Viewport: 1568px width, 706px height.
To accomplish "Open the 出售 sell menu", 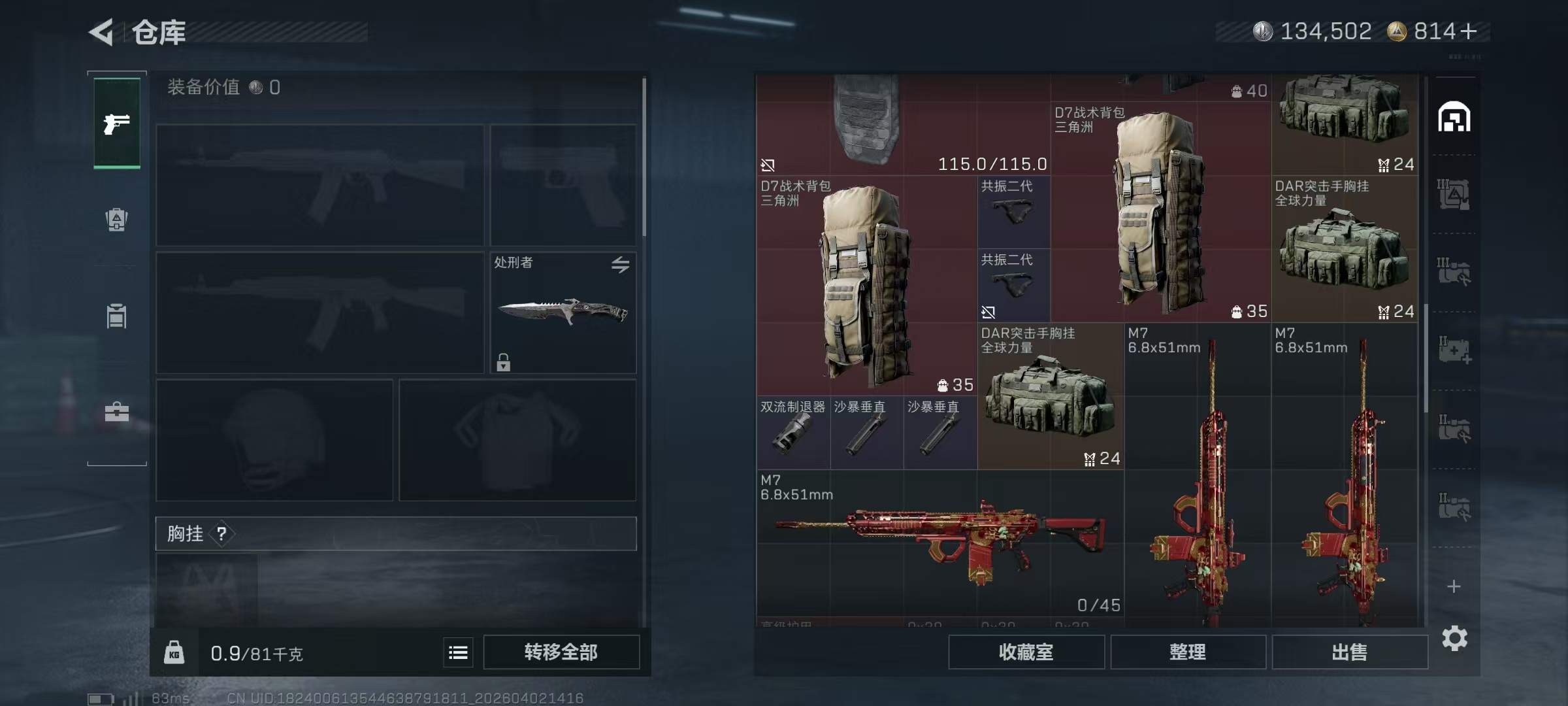I will coord(1349,652).
